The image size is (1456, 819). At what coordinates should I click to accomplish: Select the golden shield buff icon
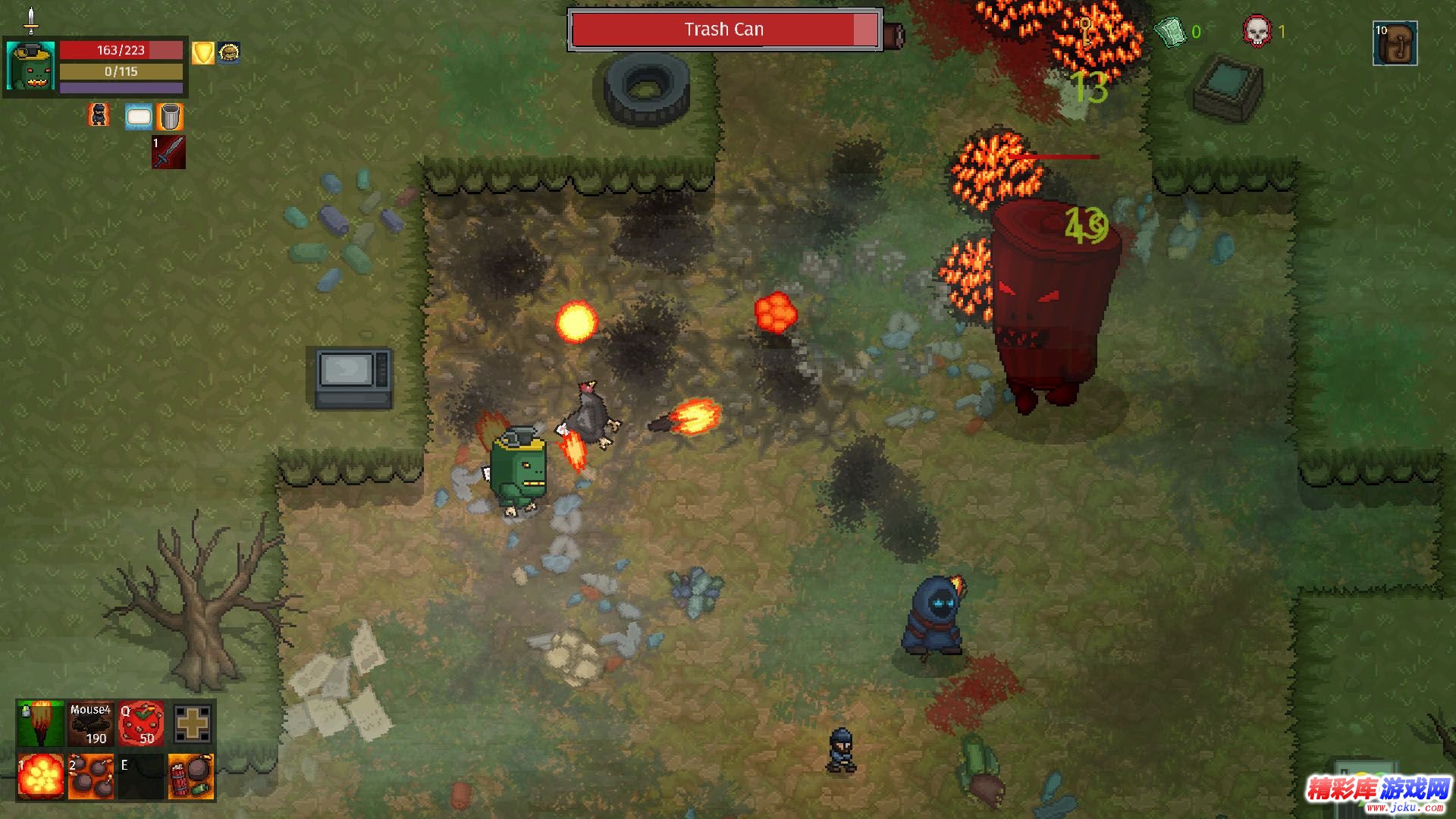[202, 53]
